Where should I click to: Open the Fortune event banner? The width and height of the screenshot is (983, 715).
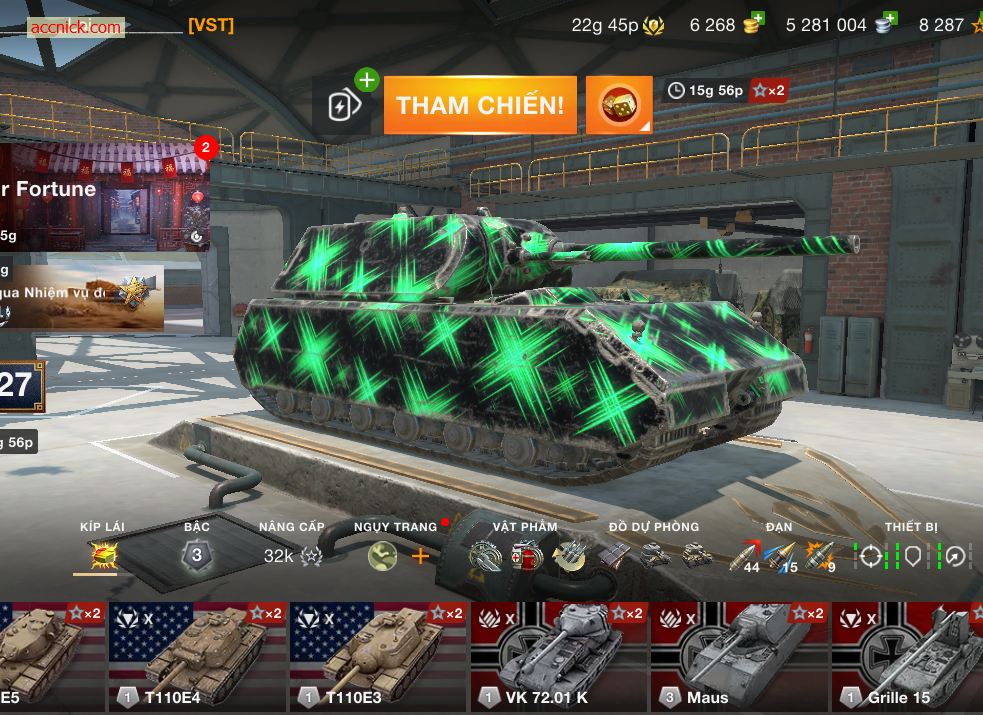point(105,196)
